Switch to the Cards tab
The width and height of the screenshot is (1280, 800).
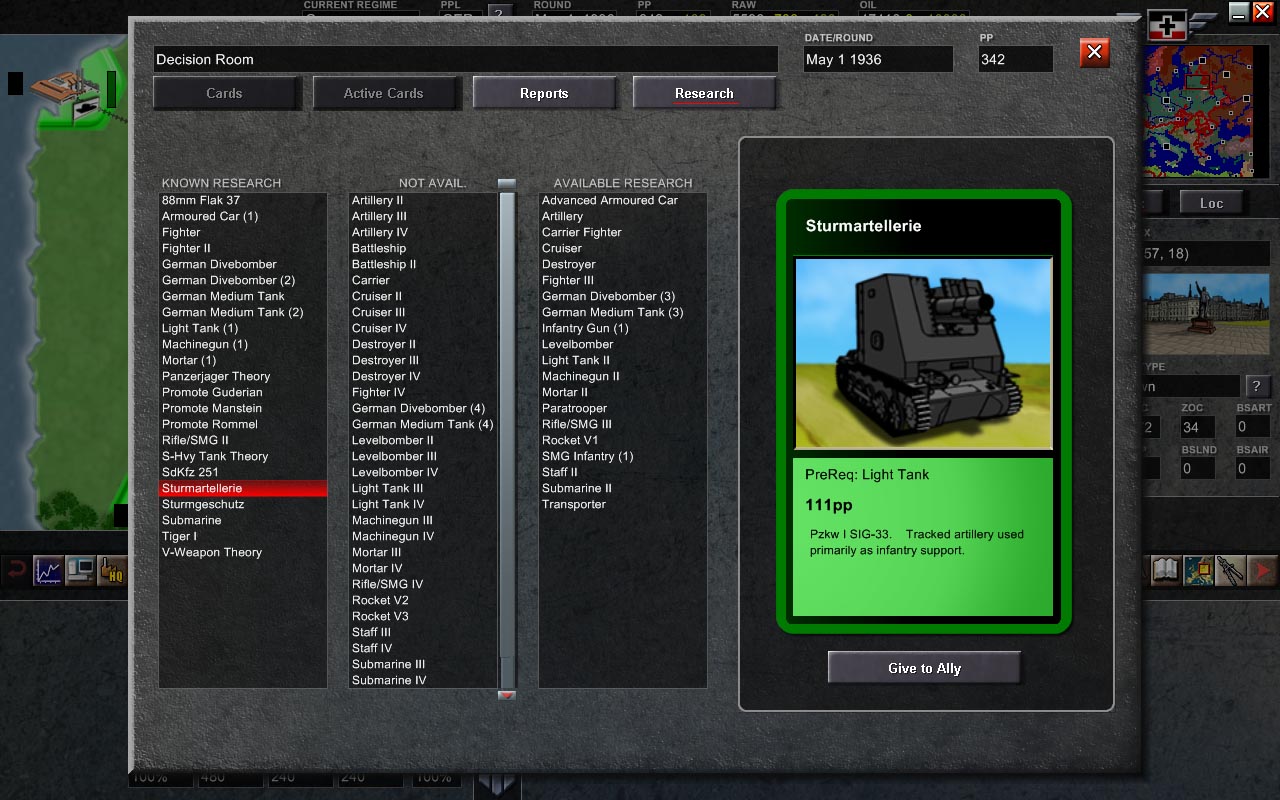click(226, 92)
